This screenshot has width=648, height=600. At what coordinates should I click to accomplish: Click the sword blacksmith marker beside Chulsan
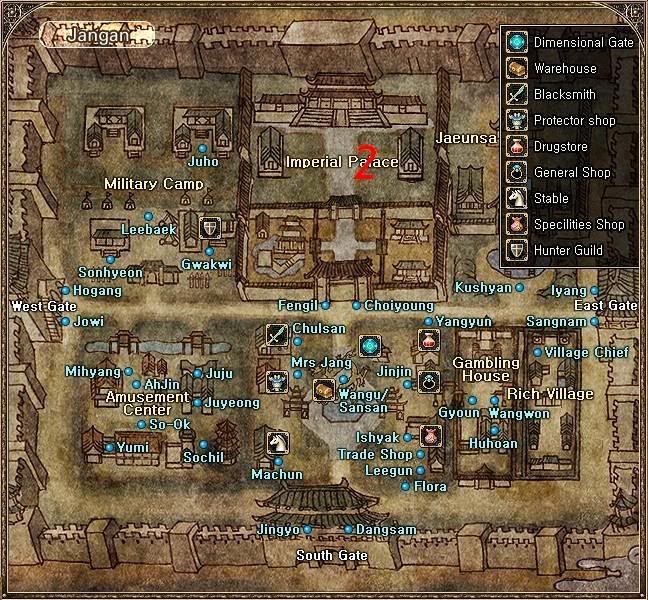point(277,336)
